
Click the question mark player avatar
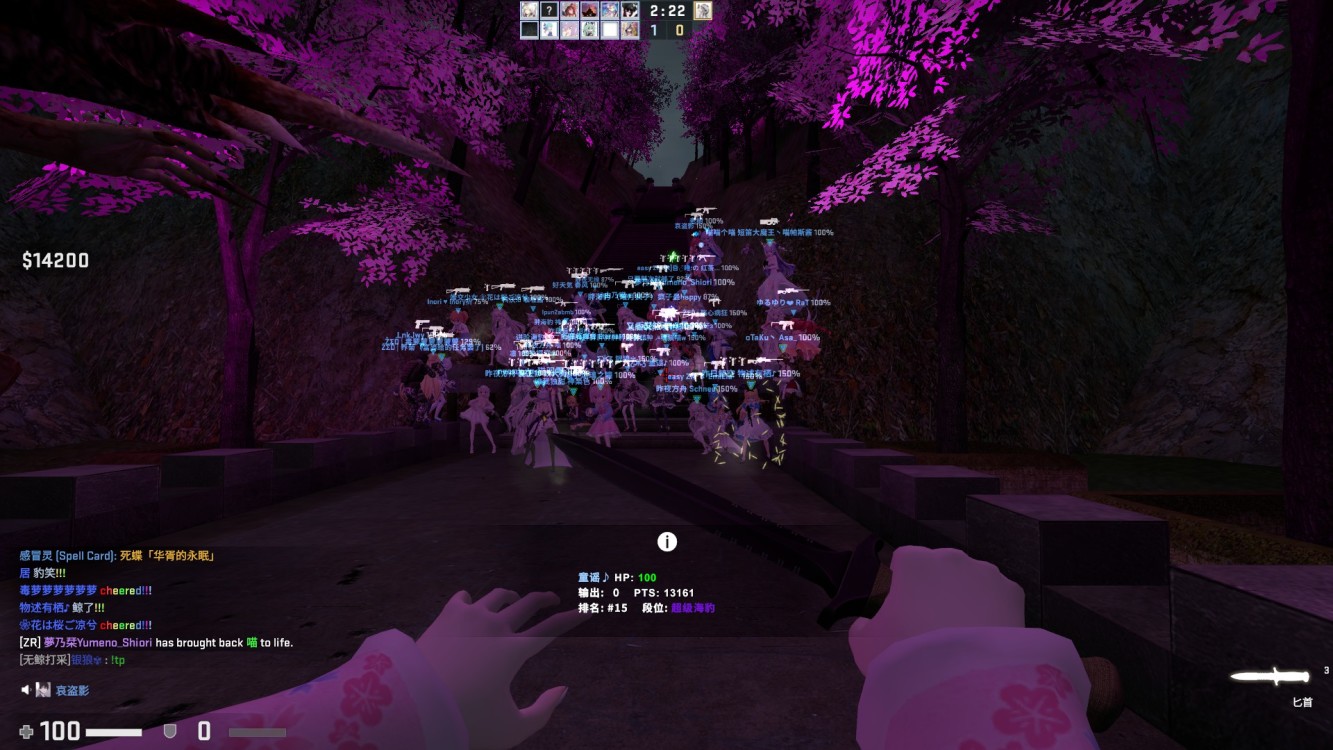coord(549,11)
